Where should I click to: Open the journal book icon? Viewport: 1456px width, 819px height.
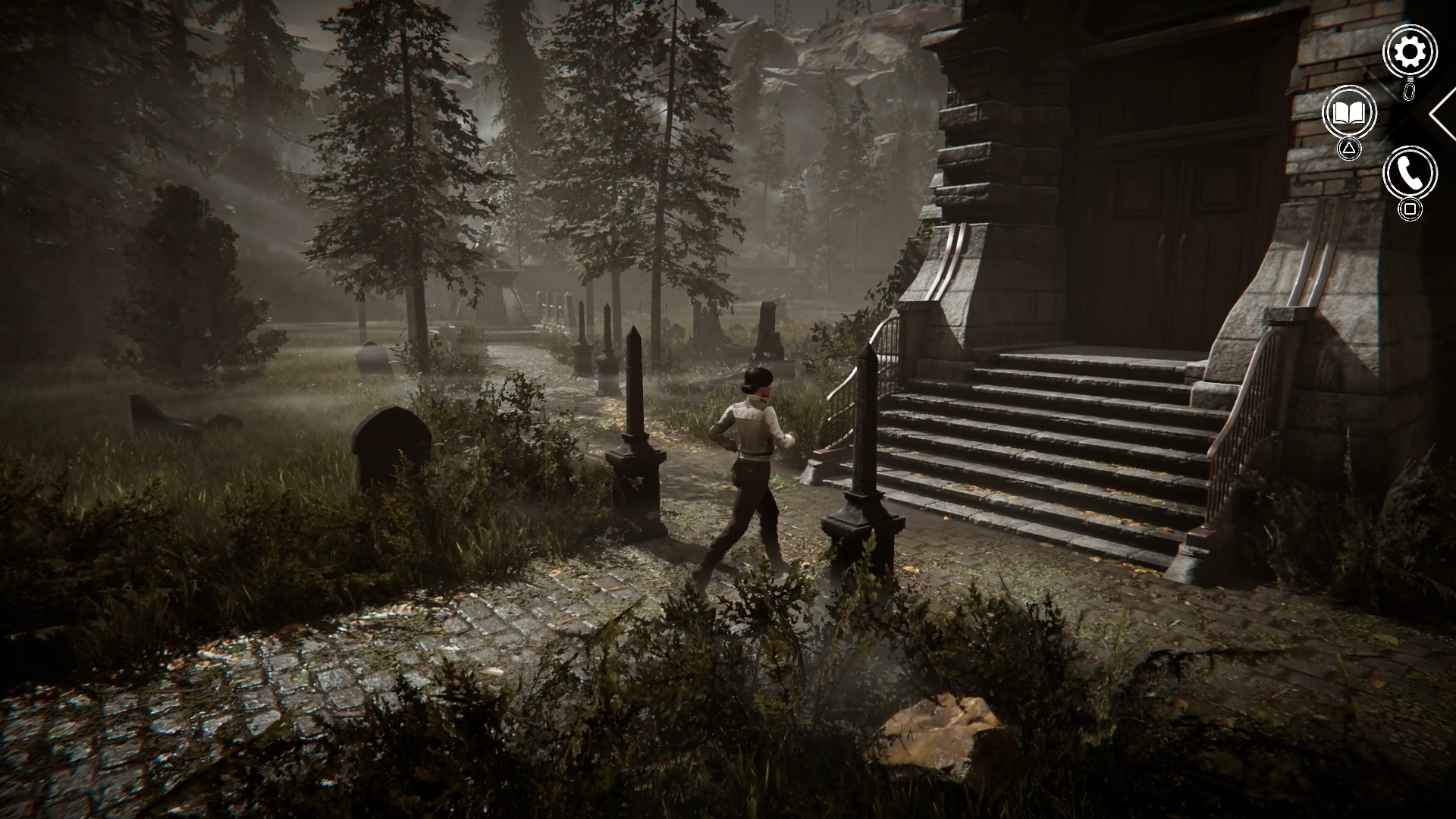(1348, 113)
